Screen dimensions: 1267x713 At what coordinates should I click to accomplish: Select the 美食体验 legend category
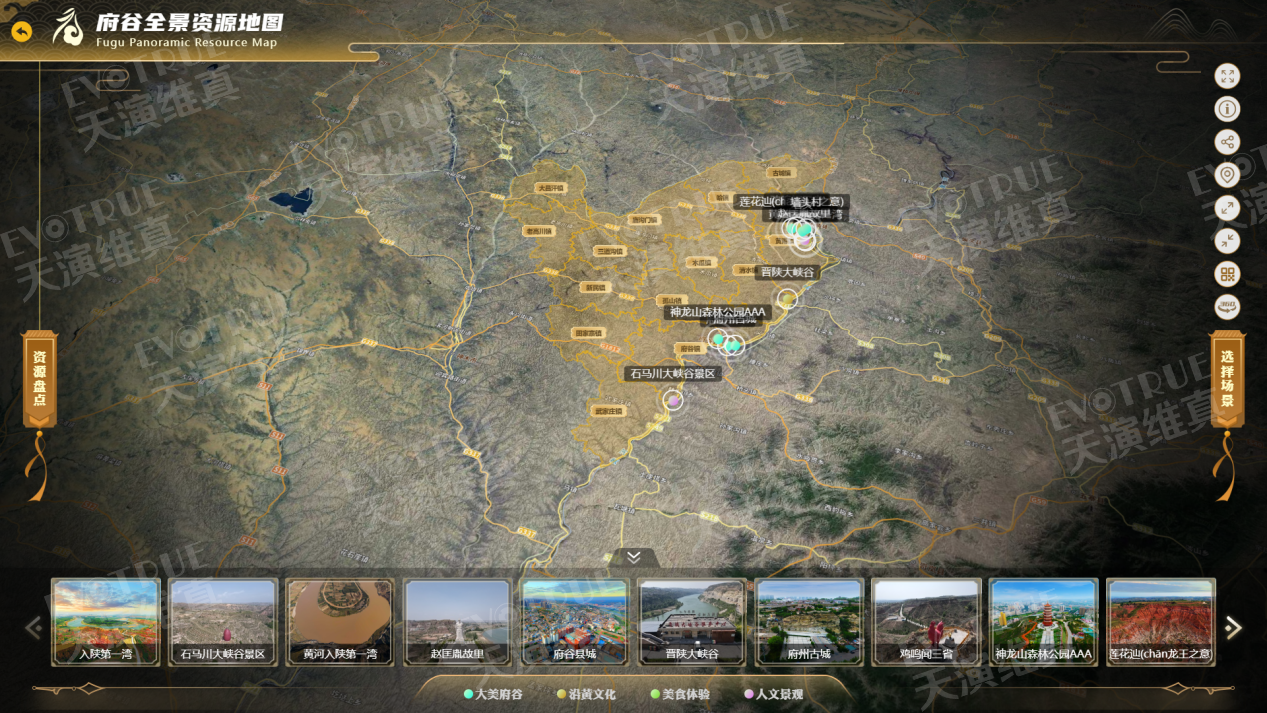(680, 694)
